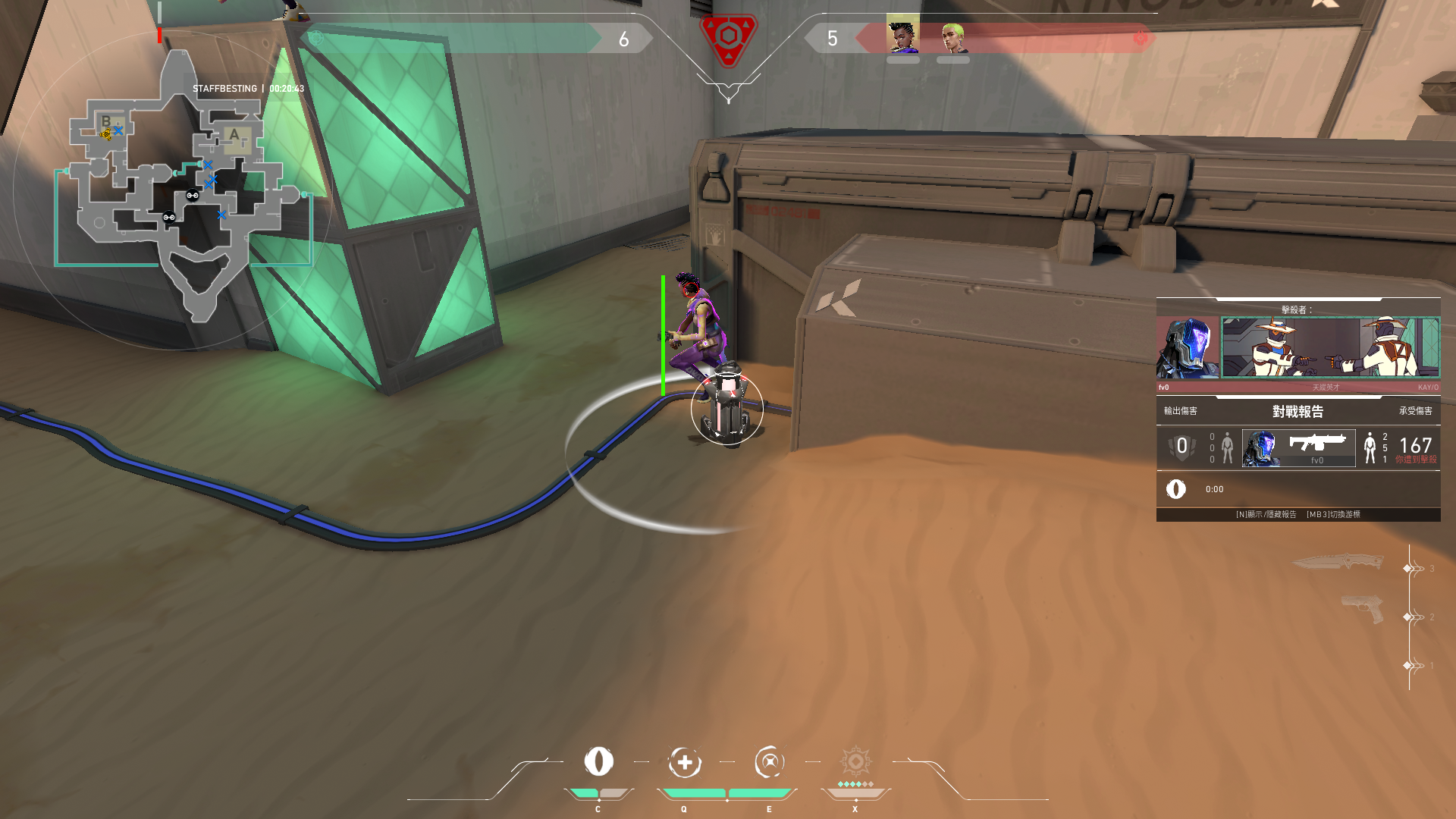Viewport: 1456px width, 819px height.
Task: Select the Leer 0:00 row in the combat report
Action: [1298, 489]
